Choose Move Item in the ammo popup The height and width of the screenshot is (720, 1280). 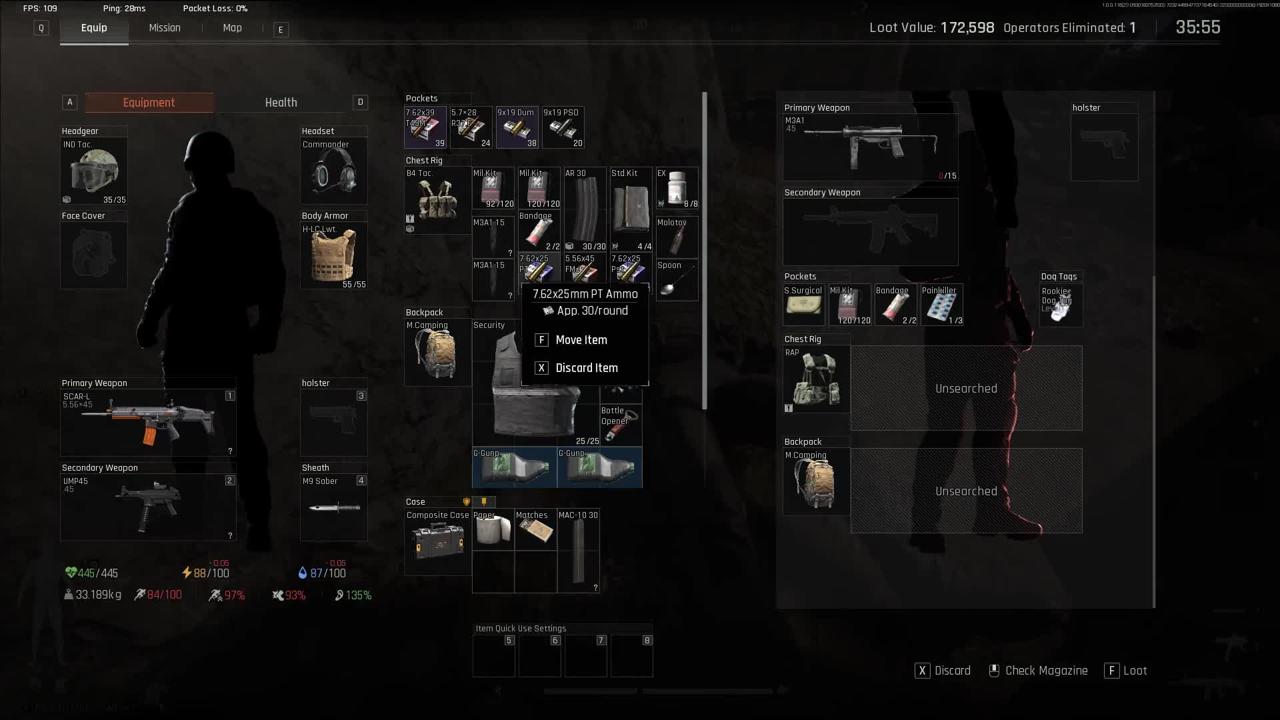[581, 340]
